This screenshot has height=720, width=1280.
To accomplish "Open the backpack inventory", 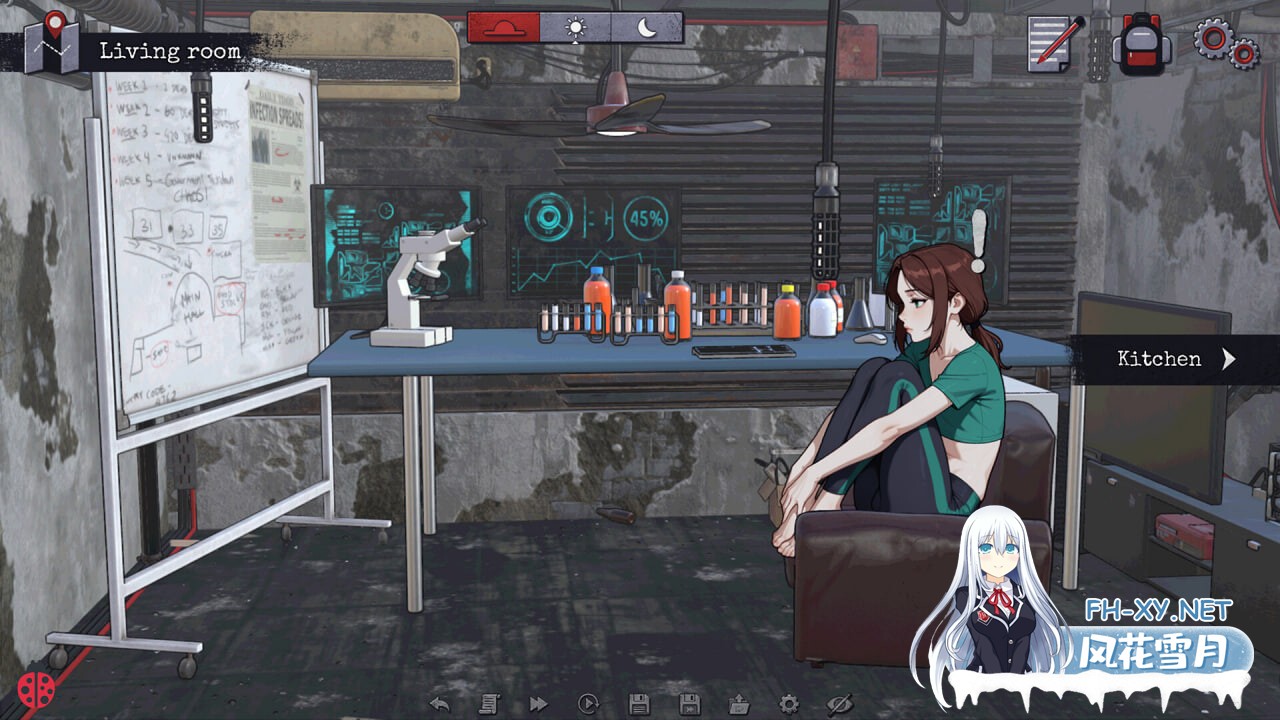I will 1140,44.
